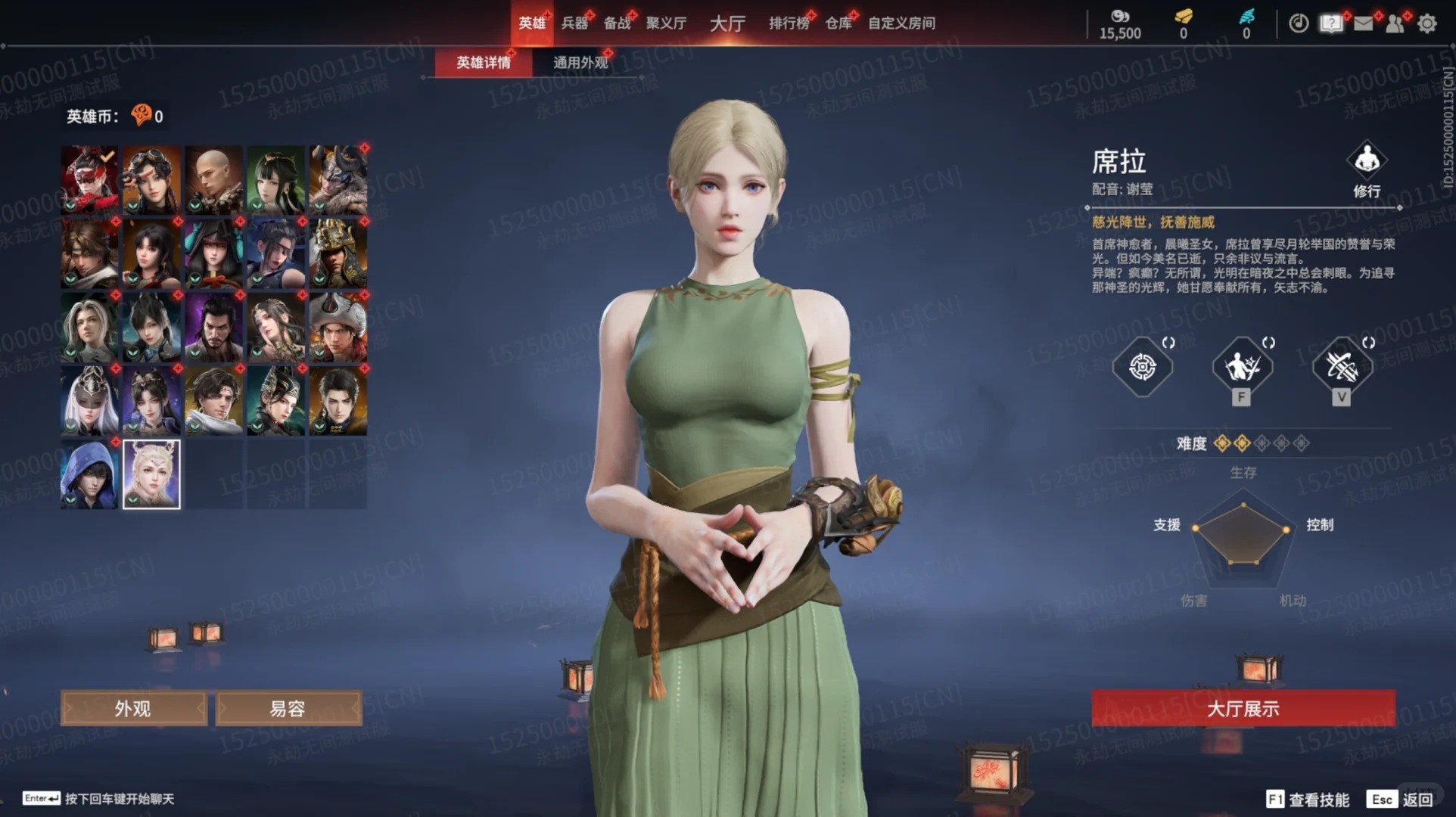Open the settings gear icon
The image size is (1456, 817).
coord(1427,23)
